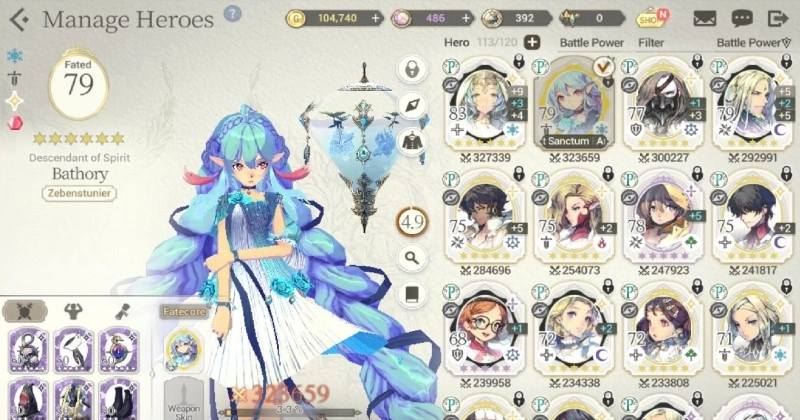800x420 pixels.
Task: Add gold using the plus button
Action: (x=376, y=18)
